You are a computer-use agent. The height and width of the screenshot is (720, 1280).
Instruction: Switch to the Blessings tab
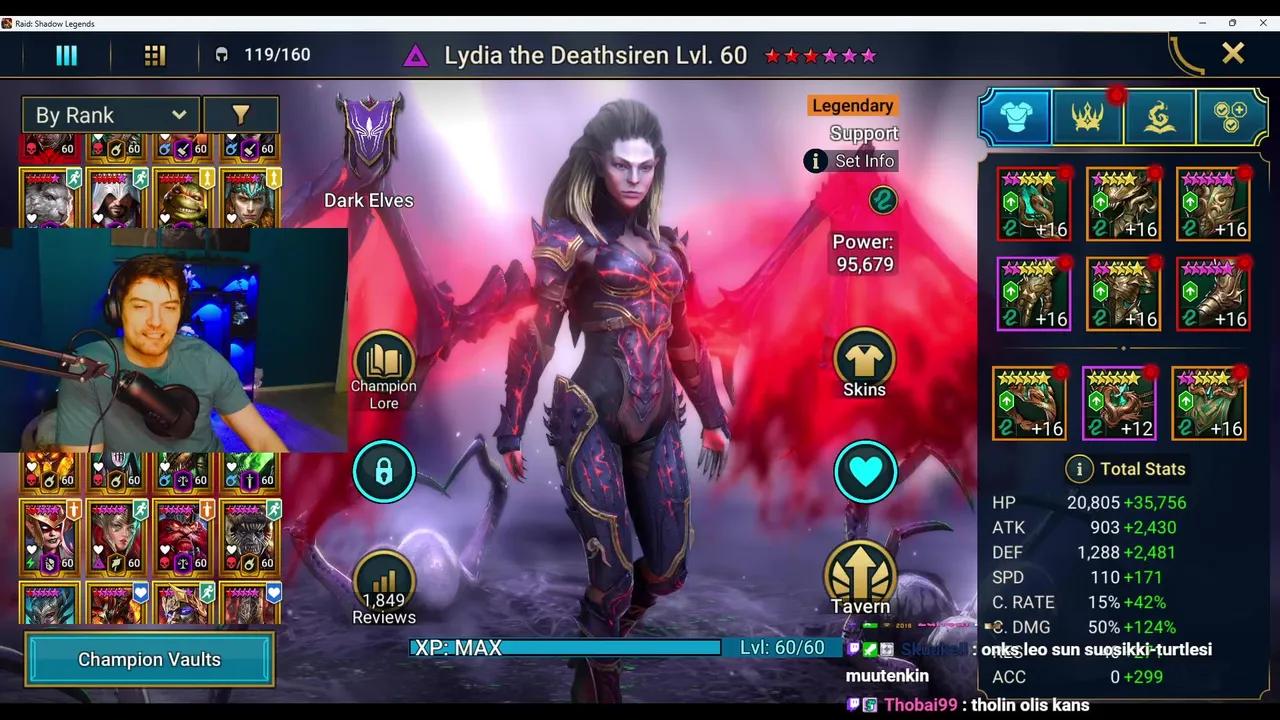[x=1160, y=116]
